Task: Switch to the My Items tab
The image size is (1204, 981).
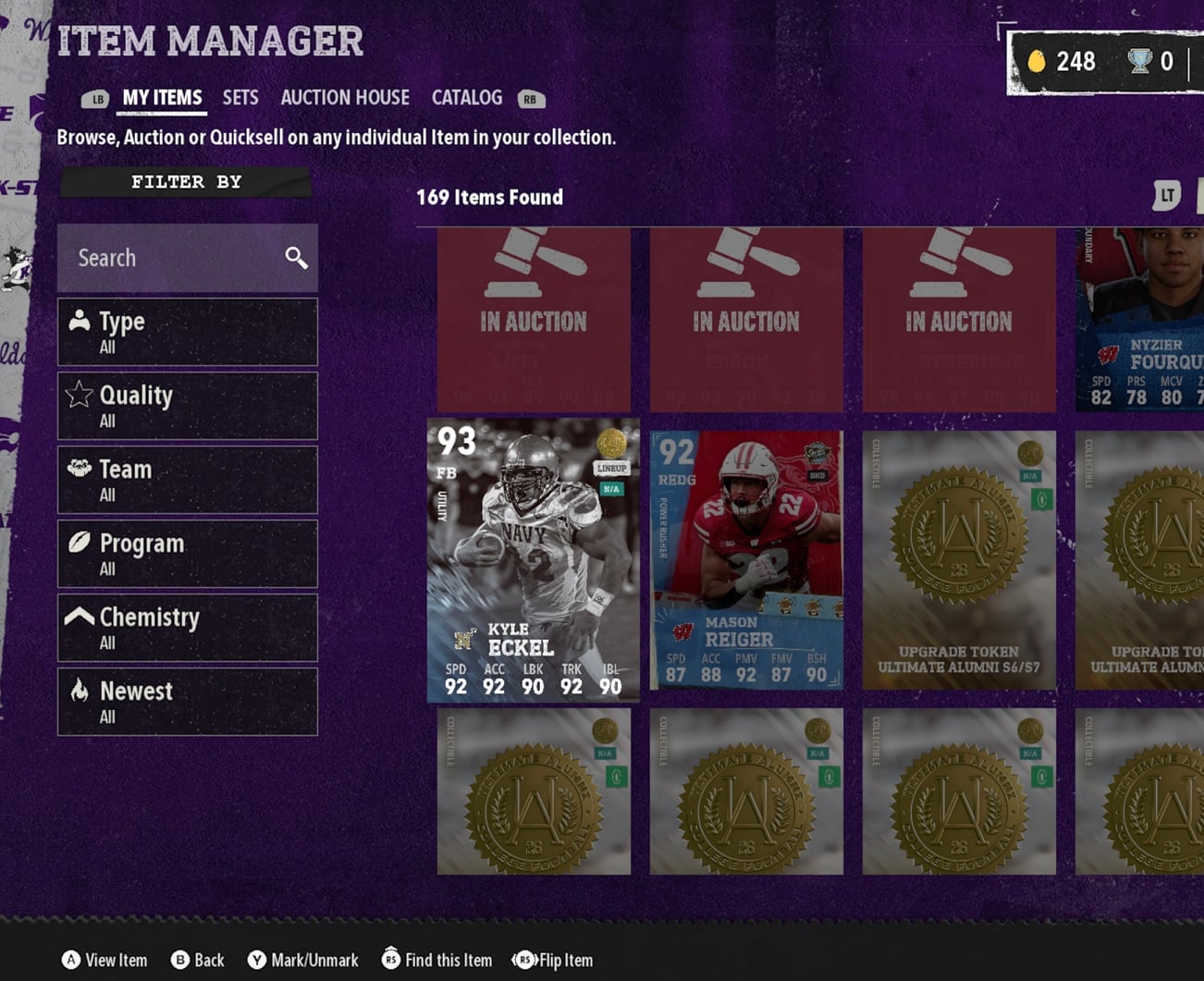Action: [x=162, y=98]
